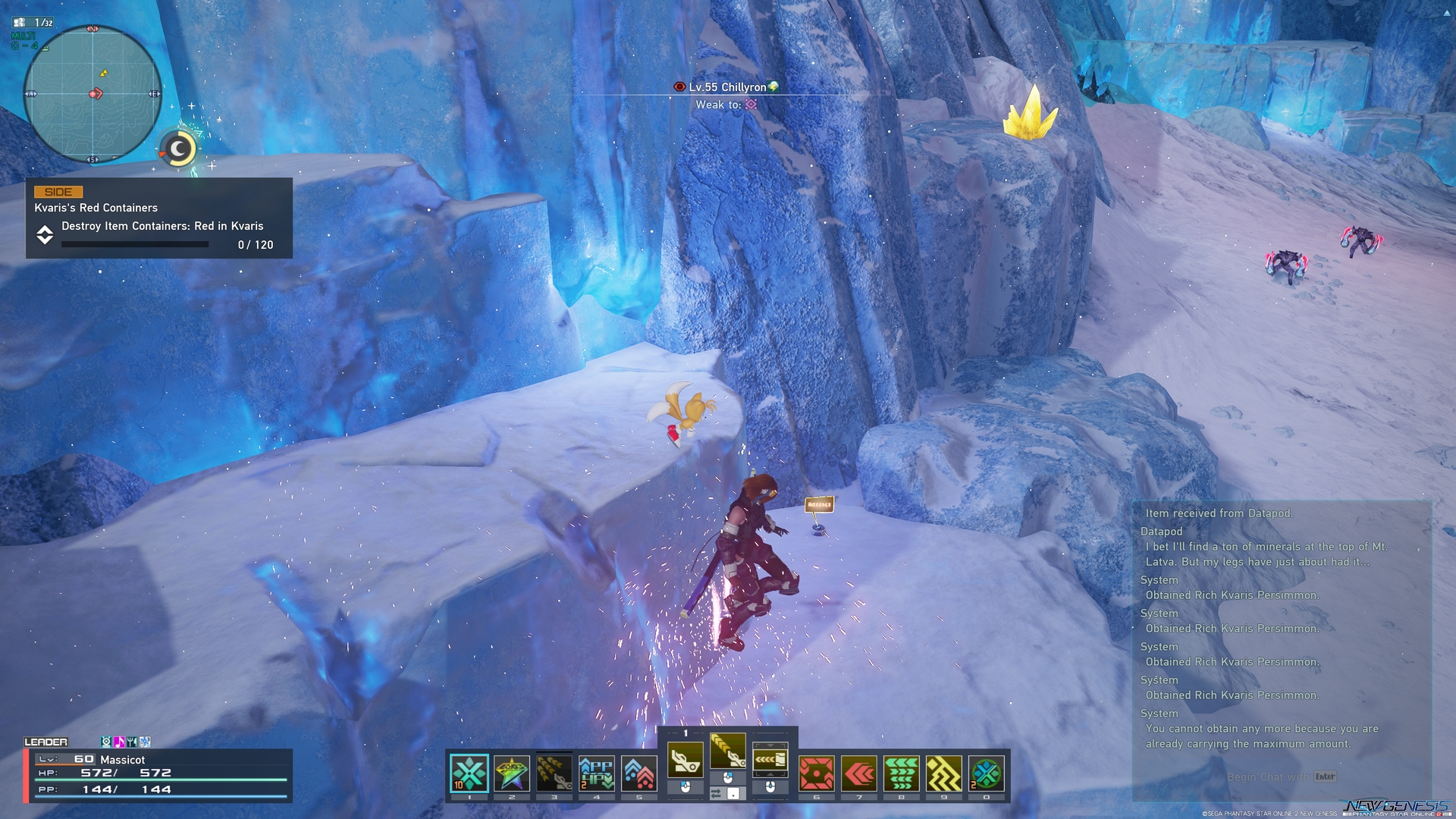
Task: Activate the blue and red up-arrows skill in slot 5
Action: point(639,773)
